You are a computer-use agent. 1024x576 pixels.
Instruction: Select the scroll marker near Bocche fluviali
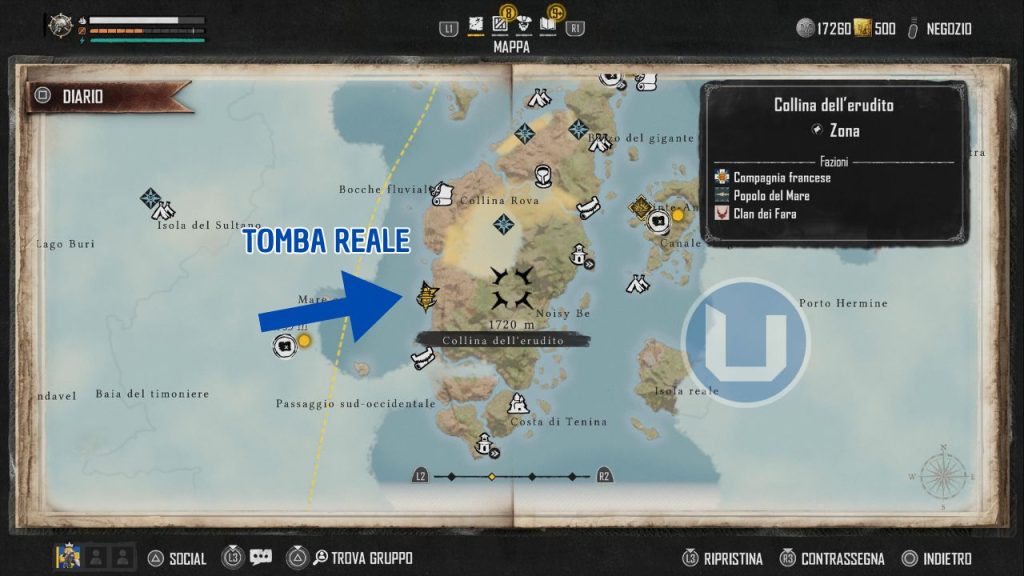tap(443, 192)
